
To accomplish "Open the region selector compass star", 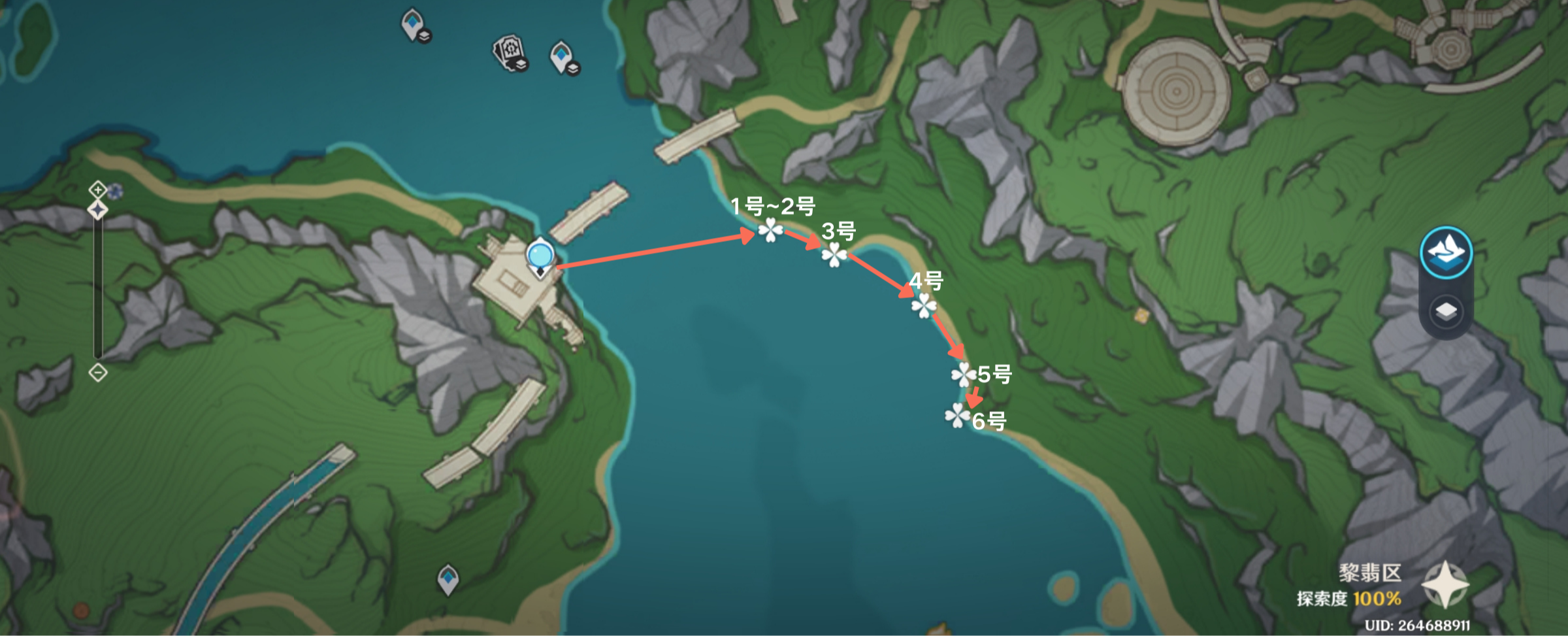I will pos(1445,584).
